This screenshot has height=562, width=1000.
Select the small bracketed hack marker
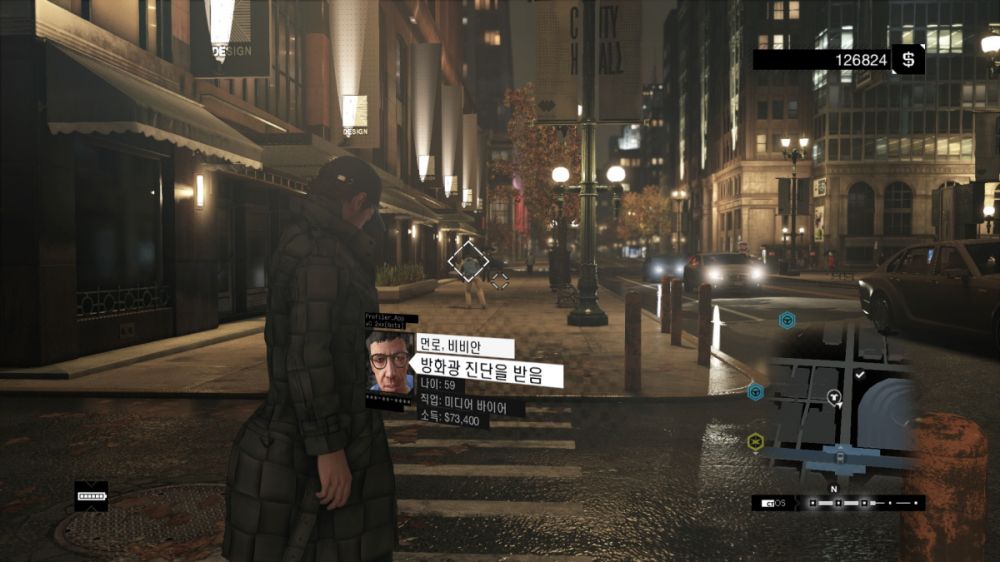tap(499, 281)
